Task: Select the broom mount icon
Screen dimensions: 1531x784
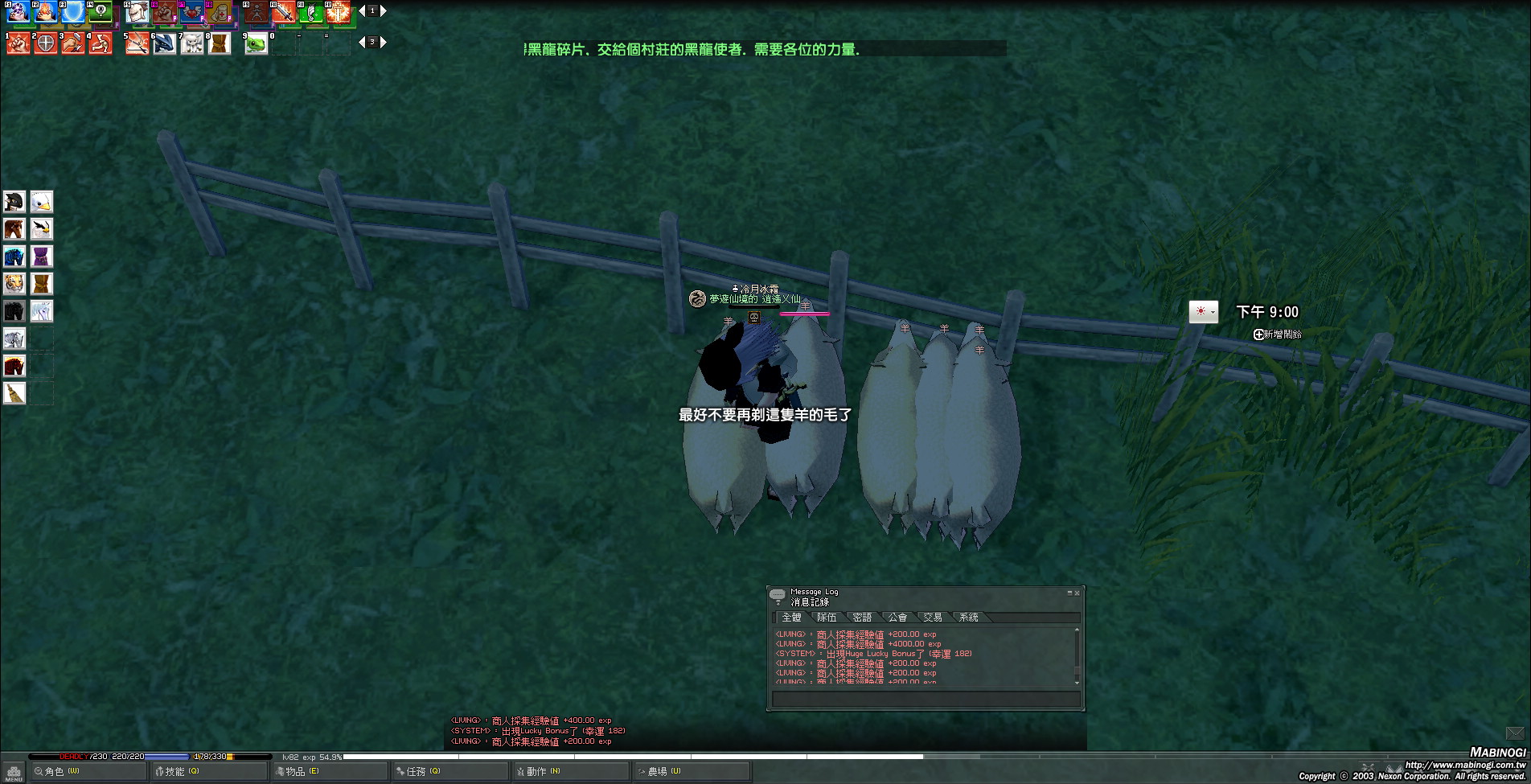Action: click(x=14, y=393)
